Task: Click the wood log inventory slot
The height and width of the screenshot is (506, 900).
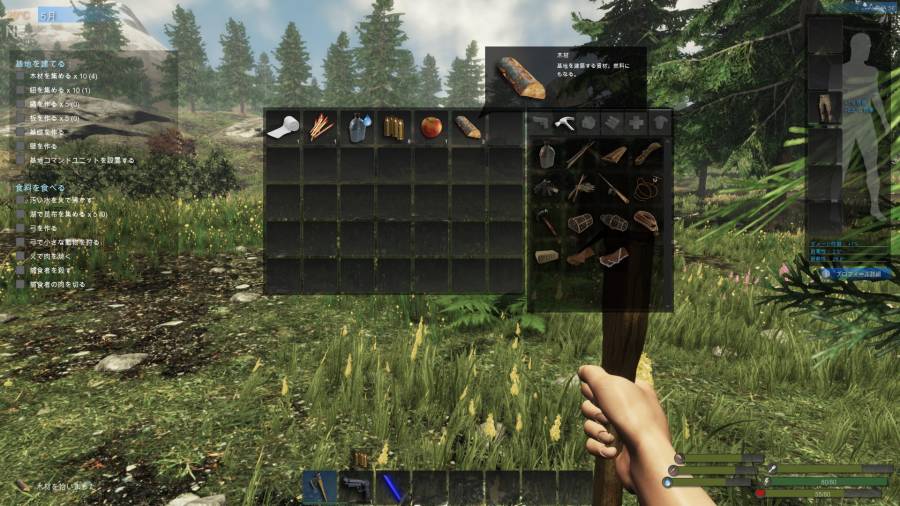Action: (467, 127)
